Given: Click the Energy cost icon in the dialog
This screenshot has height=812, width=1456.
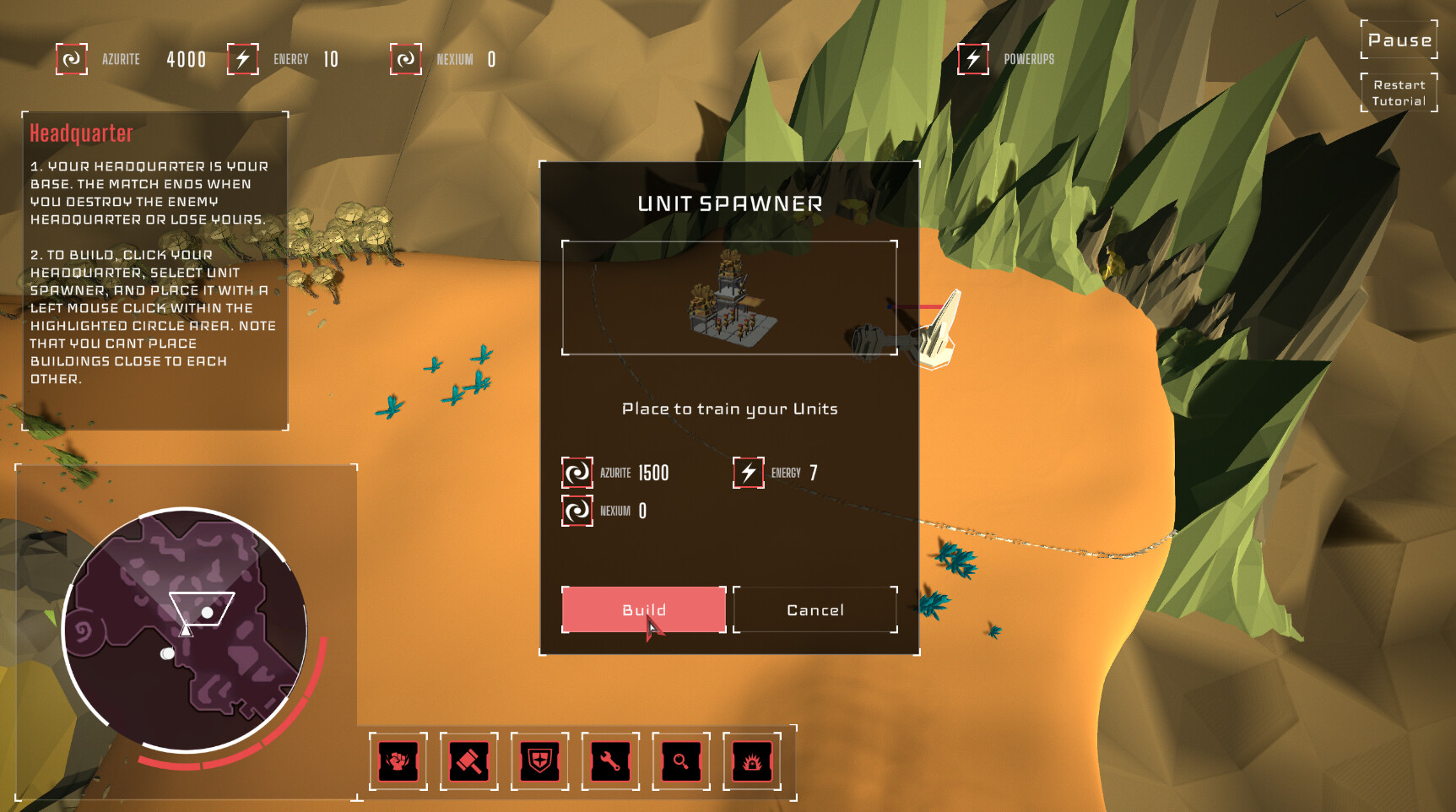Looking at the screenshot, I should 748,473.
